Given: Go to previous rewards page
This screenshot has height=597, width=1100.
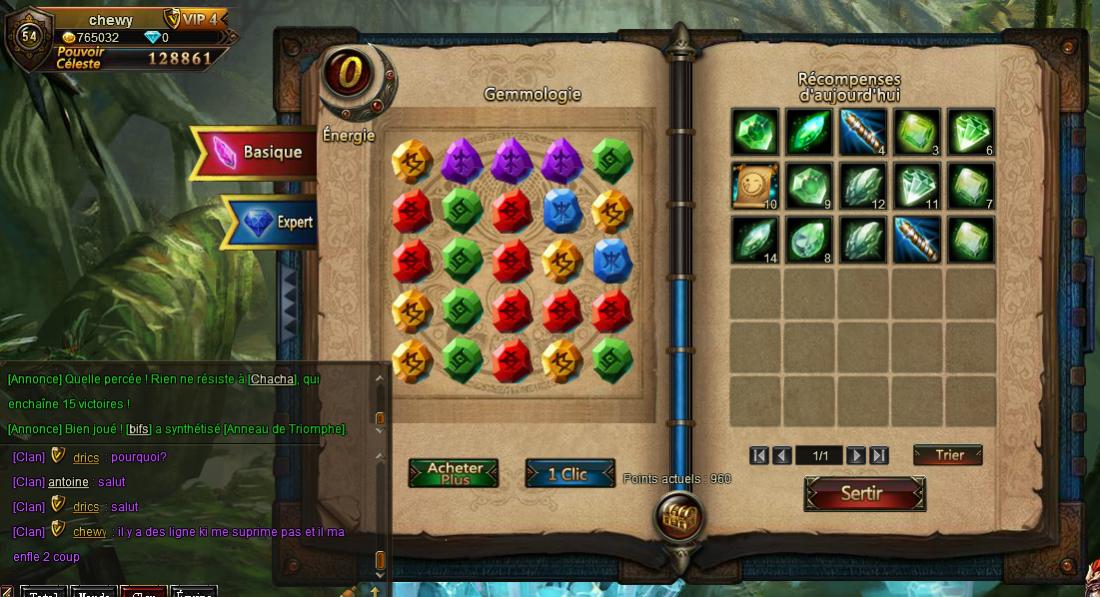Looking at the screenshot, I should 782,456.
